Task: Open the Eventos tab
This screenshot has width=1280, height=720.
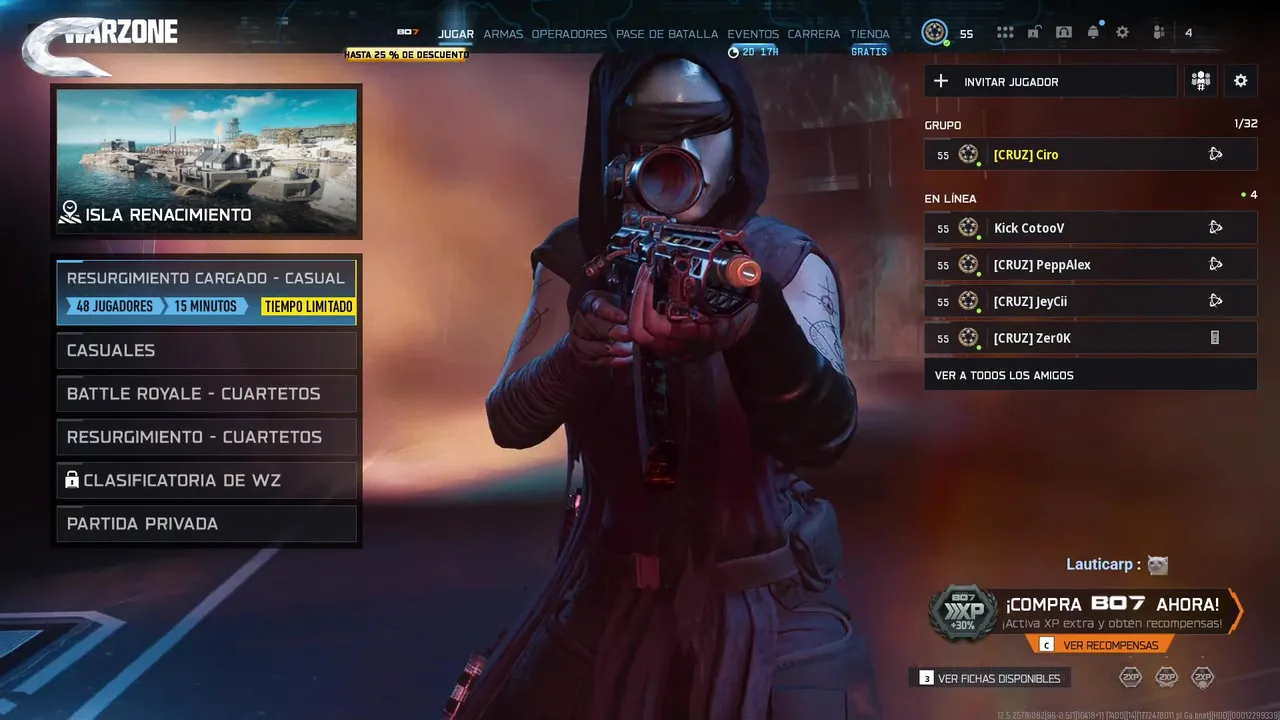Action: tap(753, 34)
